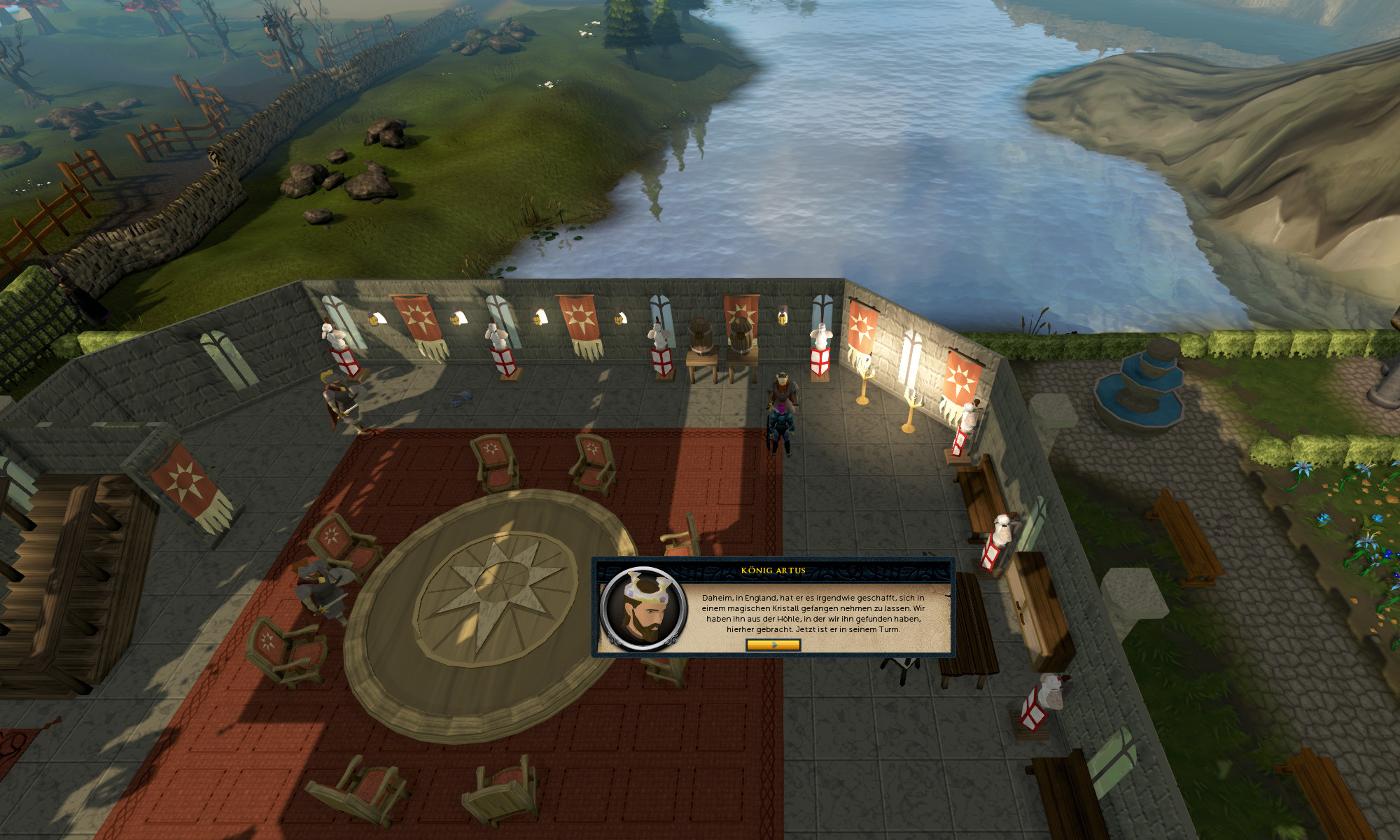The image size is (1400, 840).
Task: Continue König Artus dialogue with yellow arrow button
Action: click(x=773, y=645)
